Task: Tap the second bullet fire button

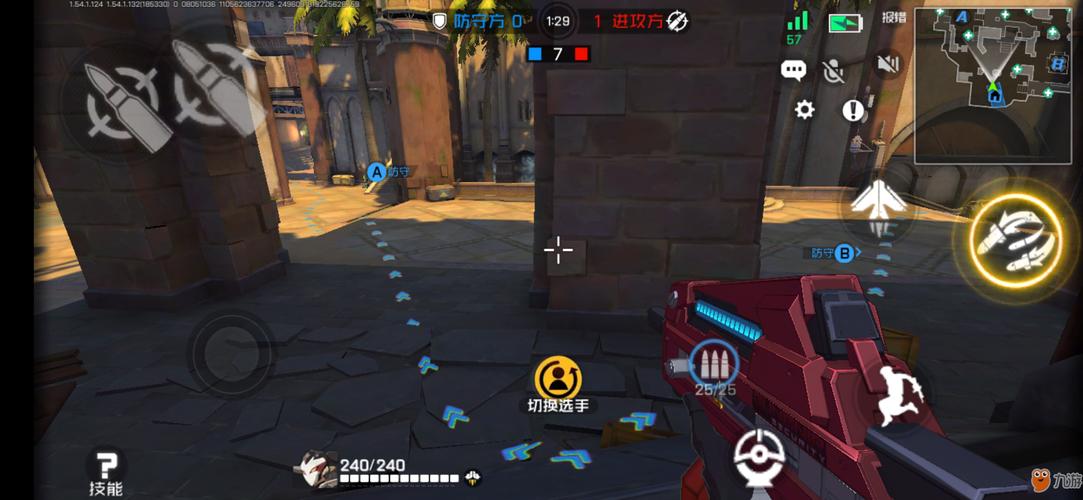Action: 213,88
